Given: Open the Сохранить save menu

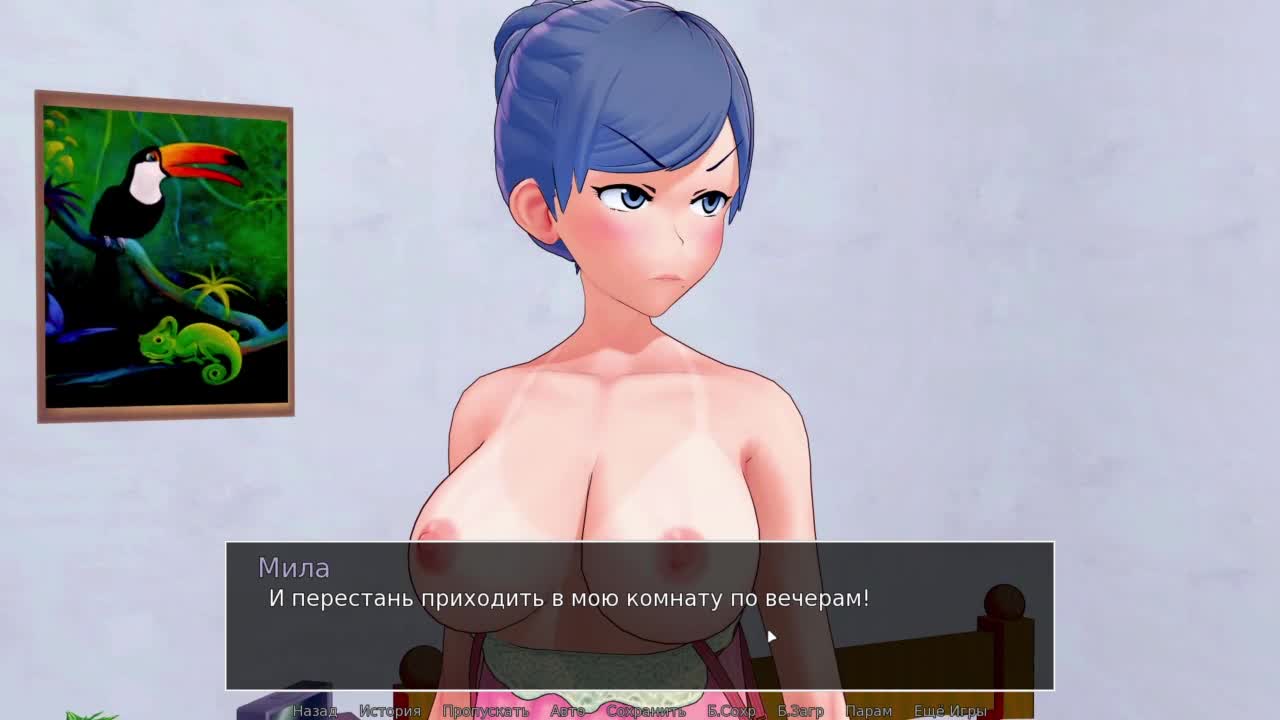Looking at the screenshot, I should 646,711.
